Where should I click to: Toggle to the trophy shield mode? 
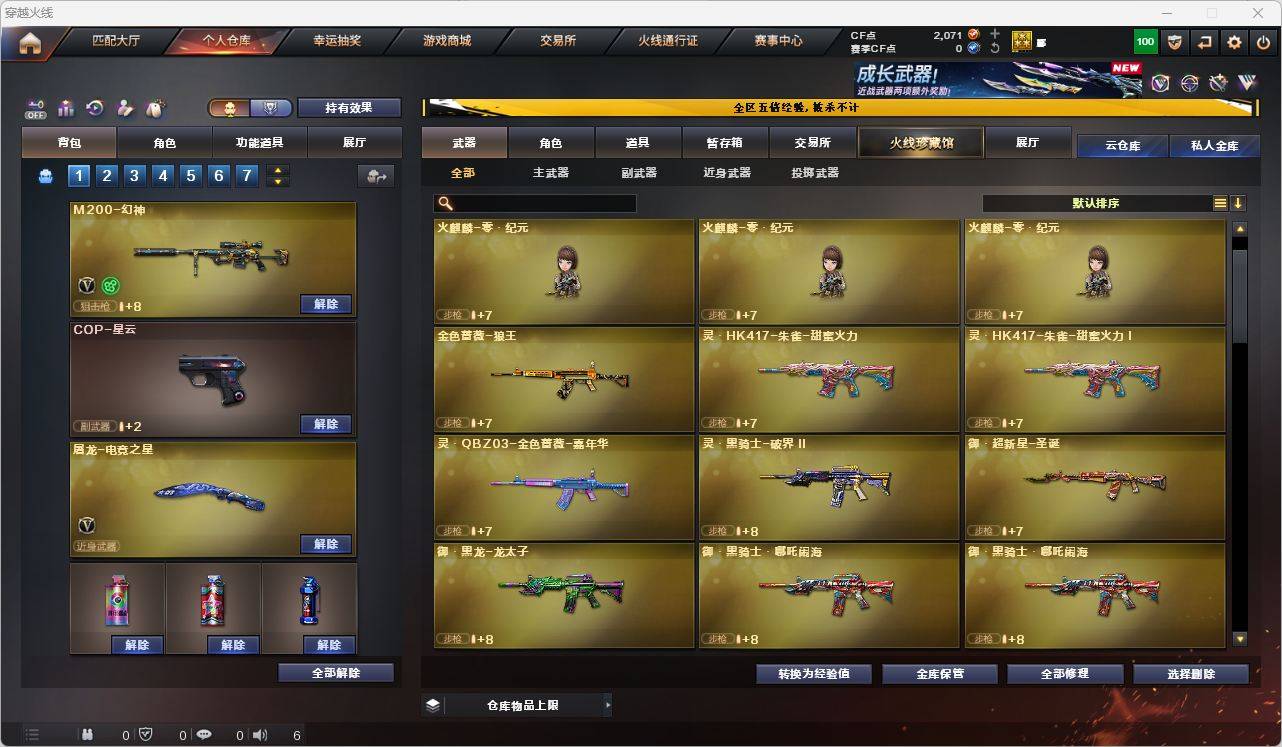click(269, 107)
